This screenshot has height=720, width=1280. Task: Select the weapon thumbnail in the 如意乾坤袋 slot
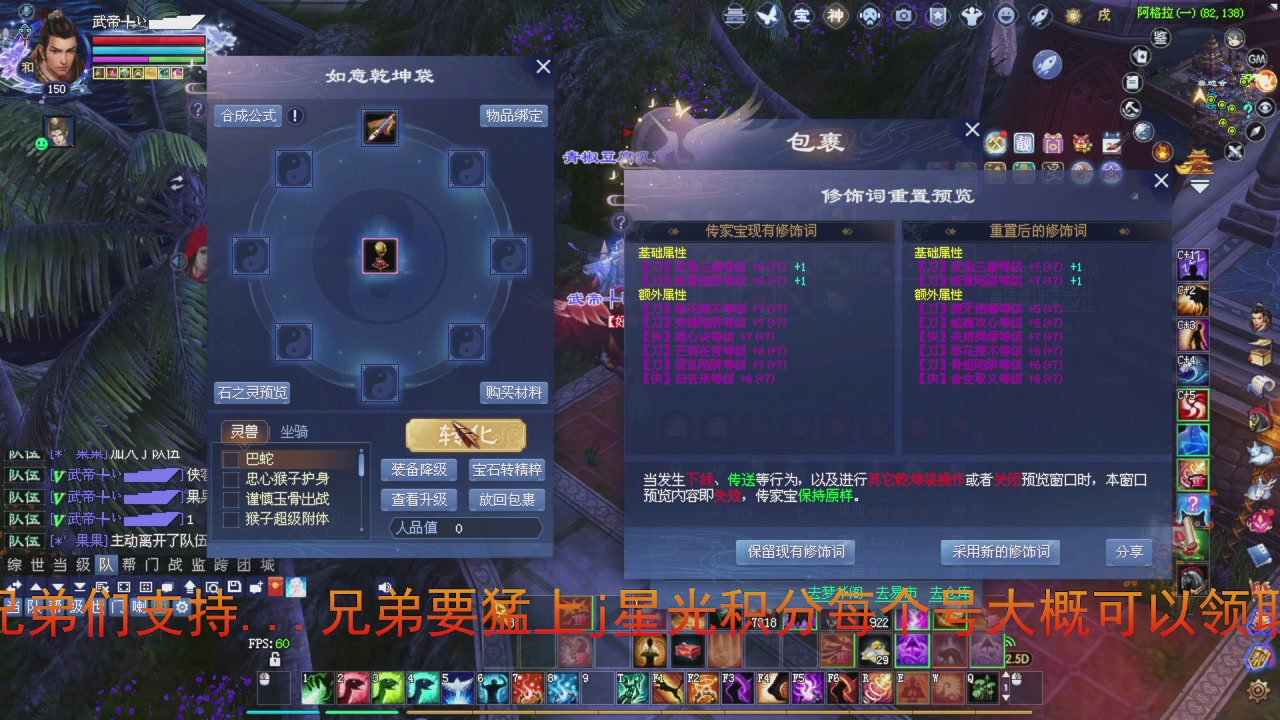378,128
